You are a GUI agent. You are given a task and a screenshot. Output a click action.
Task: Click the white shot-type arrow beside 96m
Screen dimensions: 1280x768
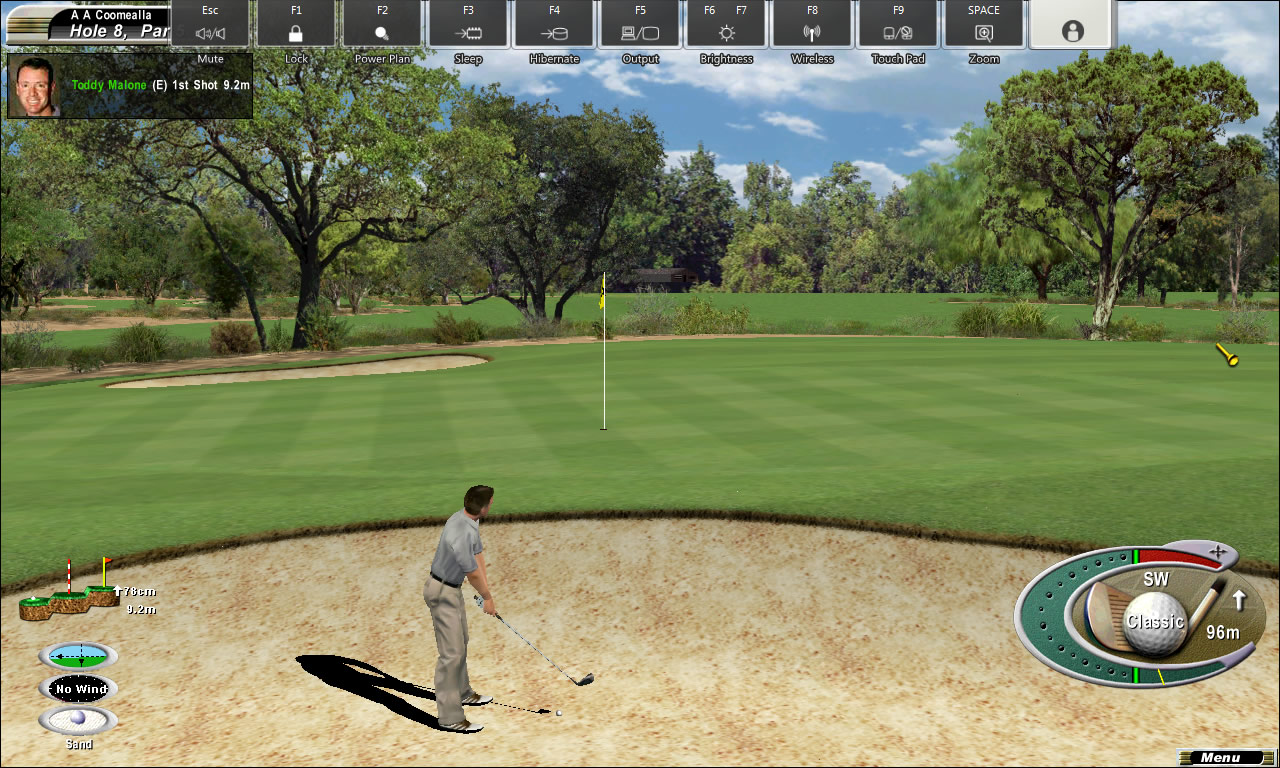pos(1239,600)
